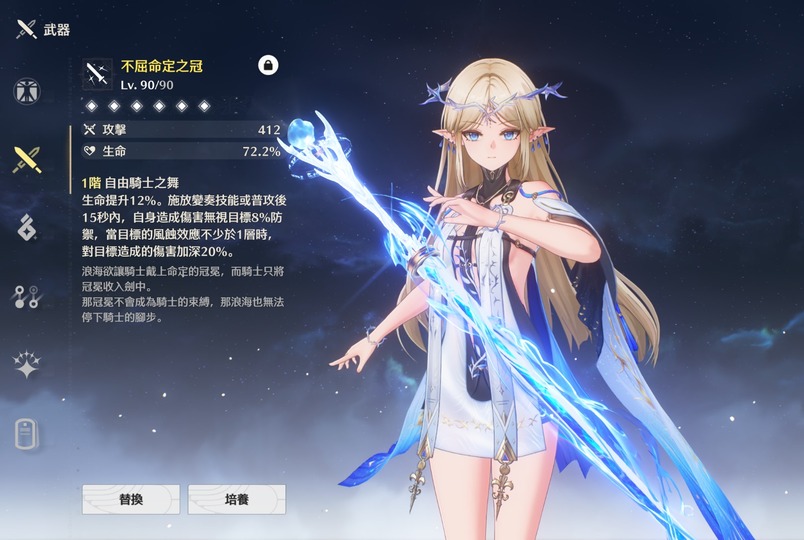
Task: Switch to the skill nodes tab
Action: point(26,295)
